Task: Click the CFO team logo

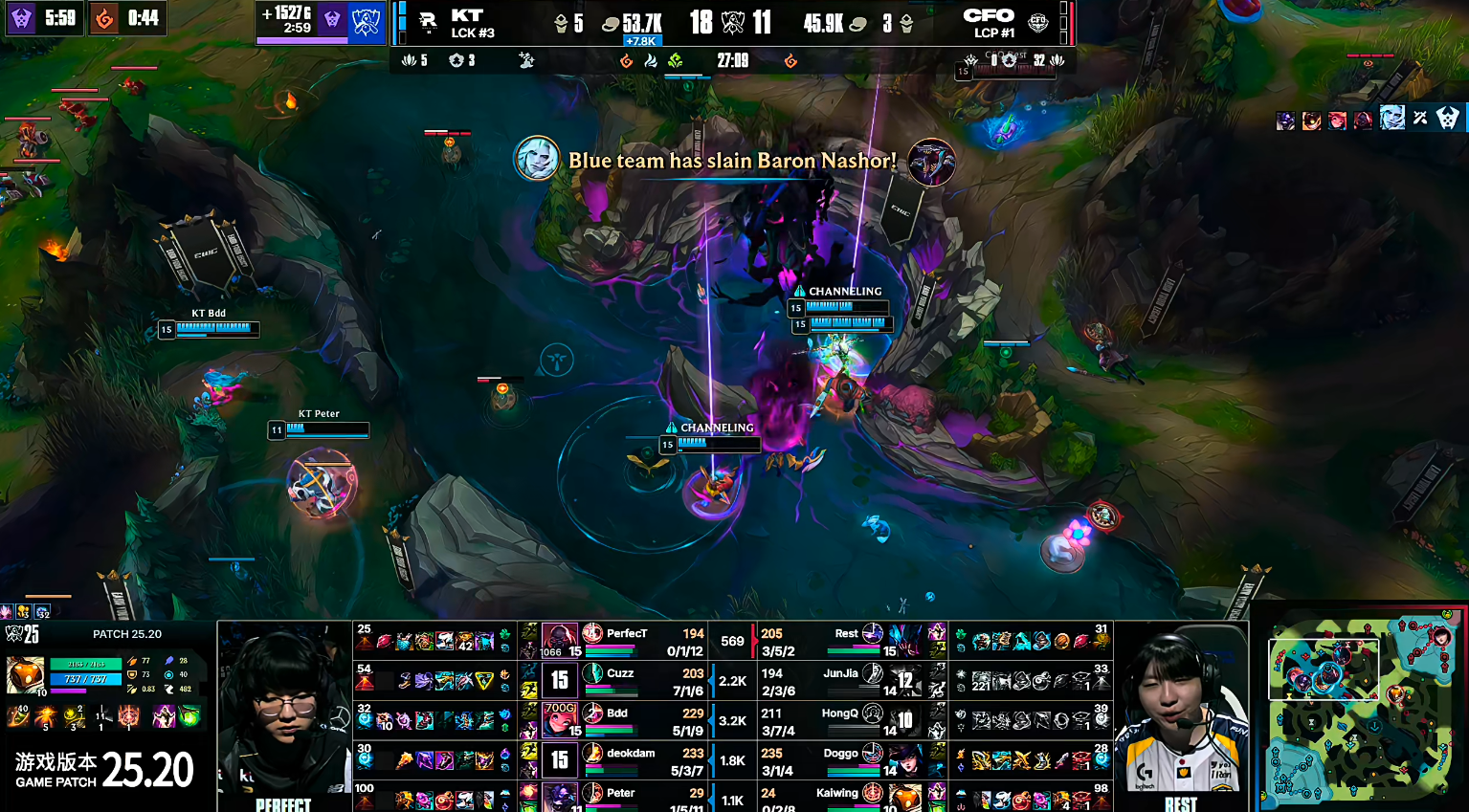Action: pyautogui.click(x=1038, y=23)
